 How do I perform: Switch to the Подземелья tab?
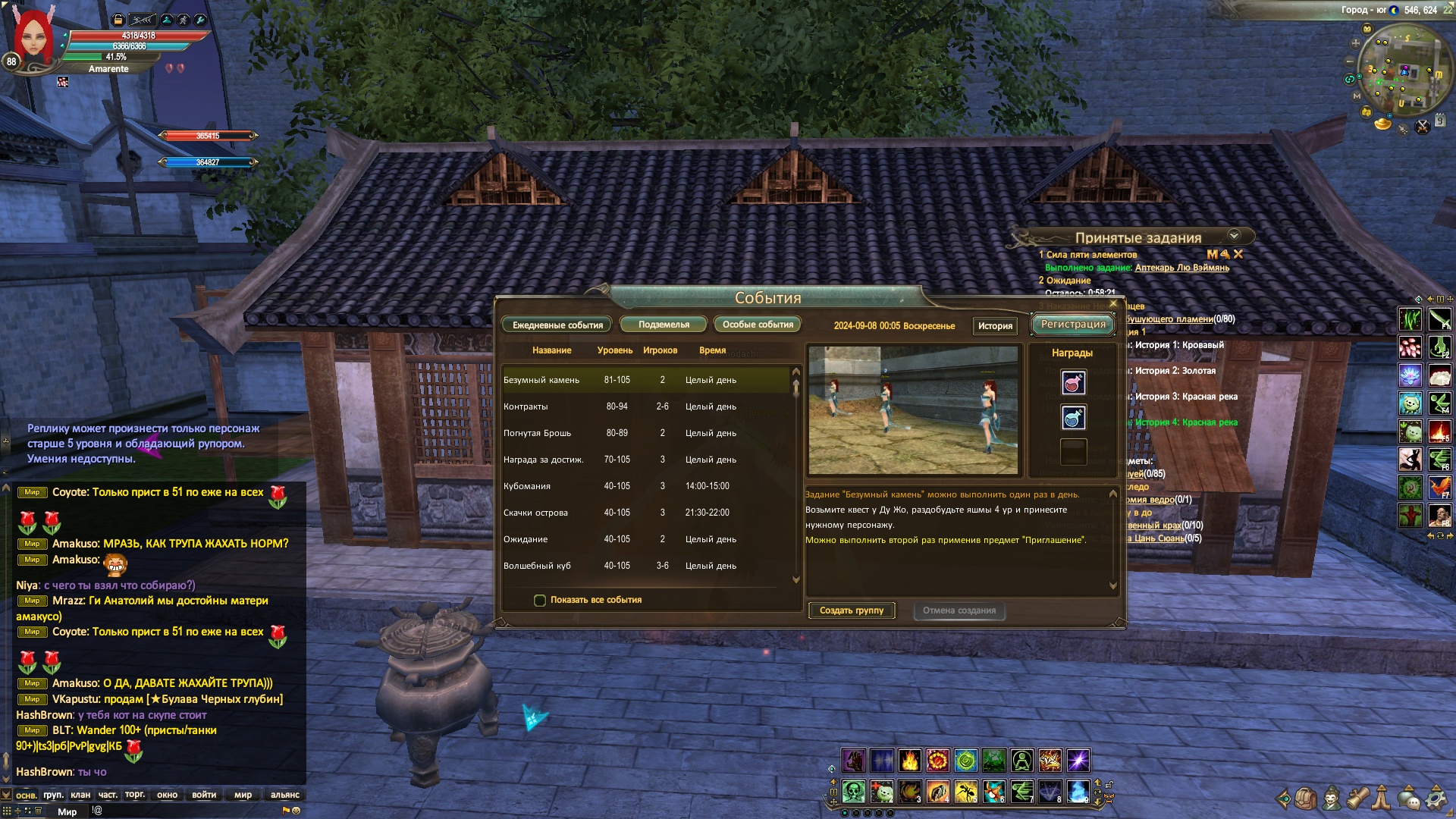[x=664, y=325]
